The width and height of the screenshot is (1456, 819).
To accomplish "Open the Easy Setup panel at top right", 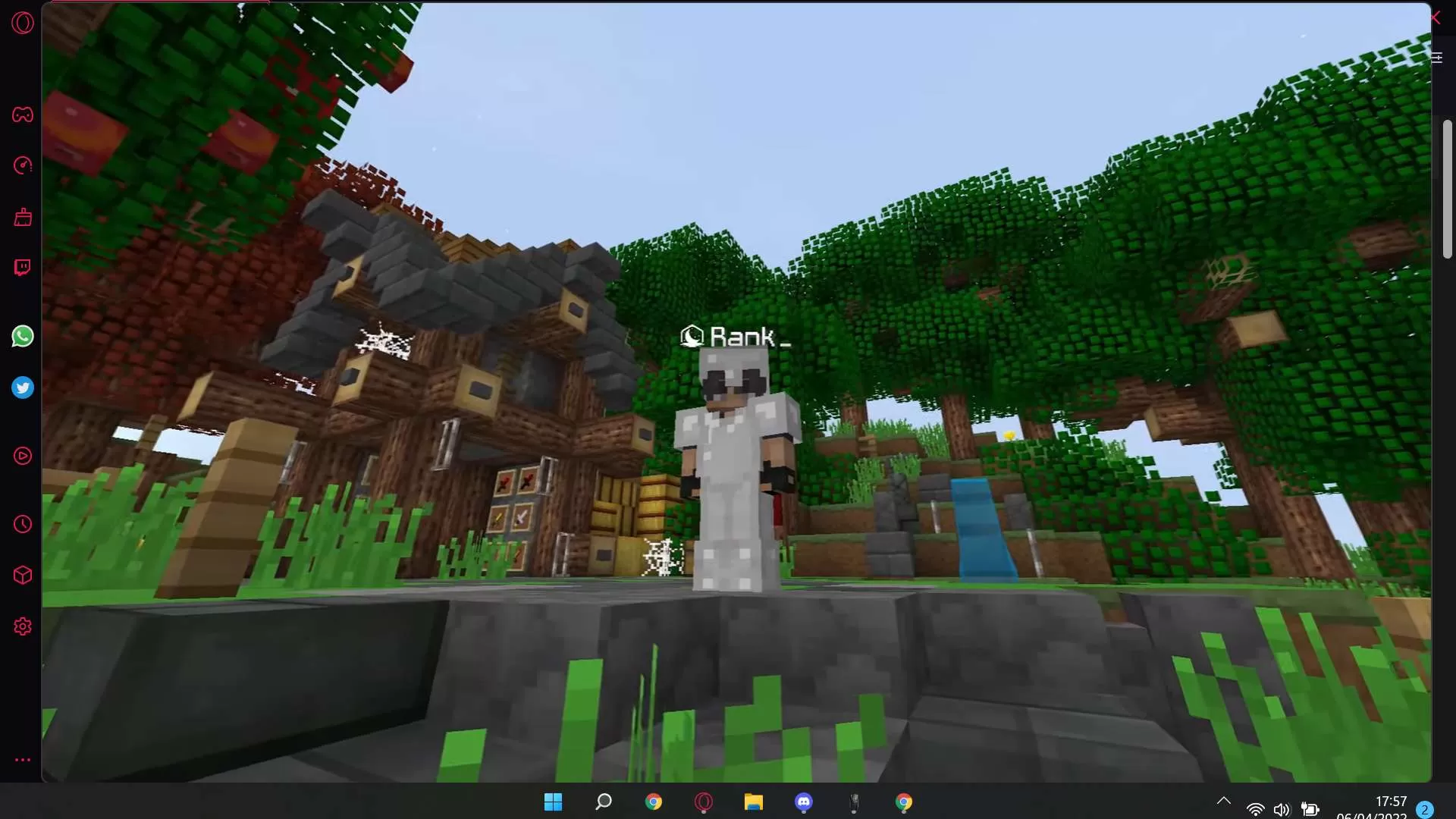I will coord(1437,58).
